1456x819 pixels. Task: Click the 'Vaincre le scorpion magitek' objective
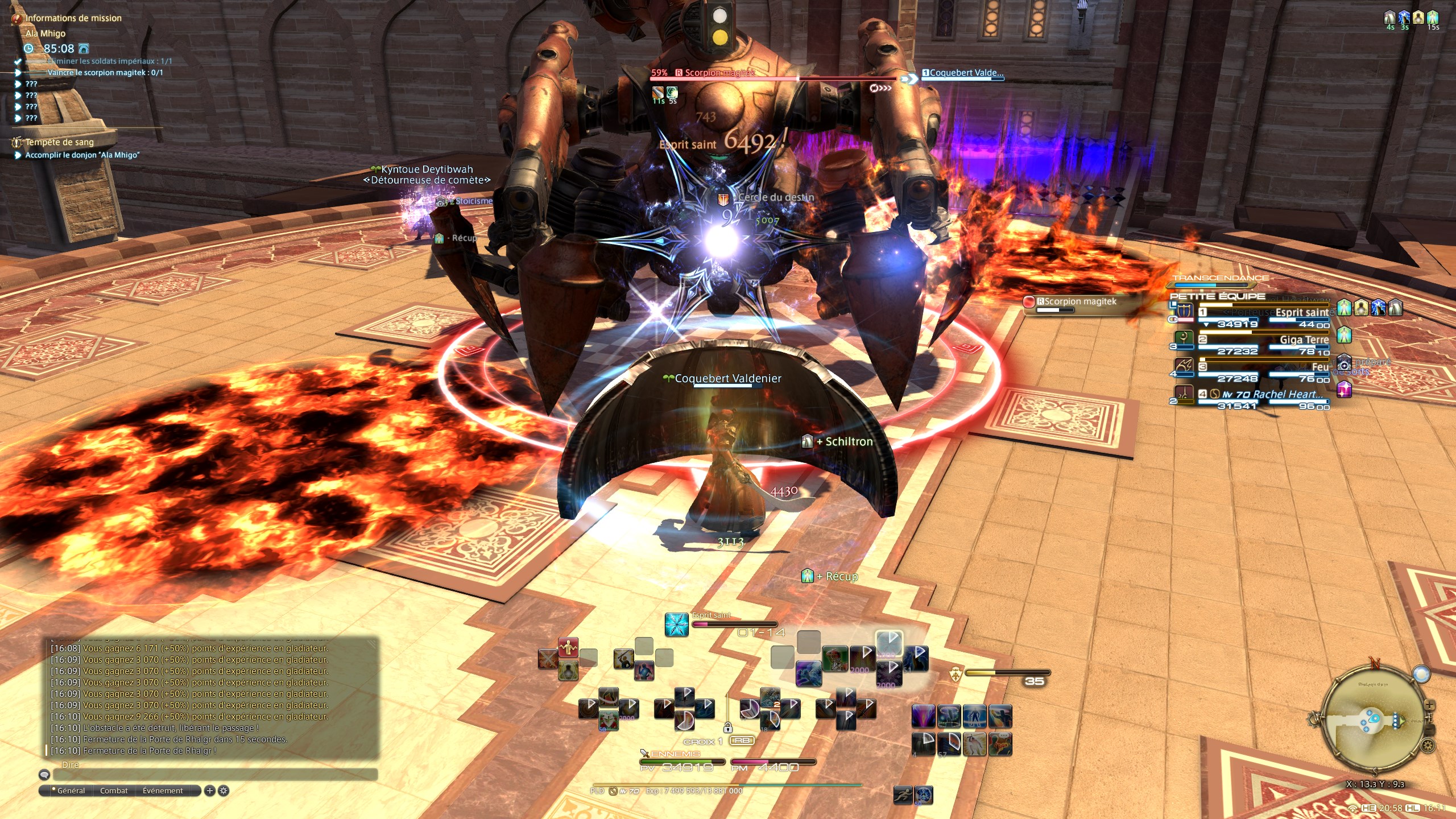click(105, 73)
